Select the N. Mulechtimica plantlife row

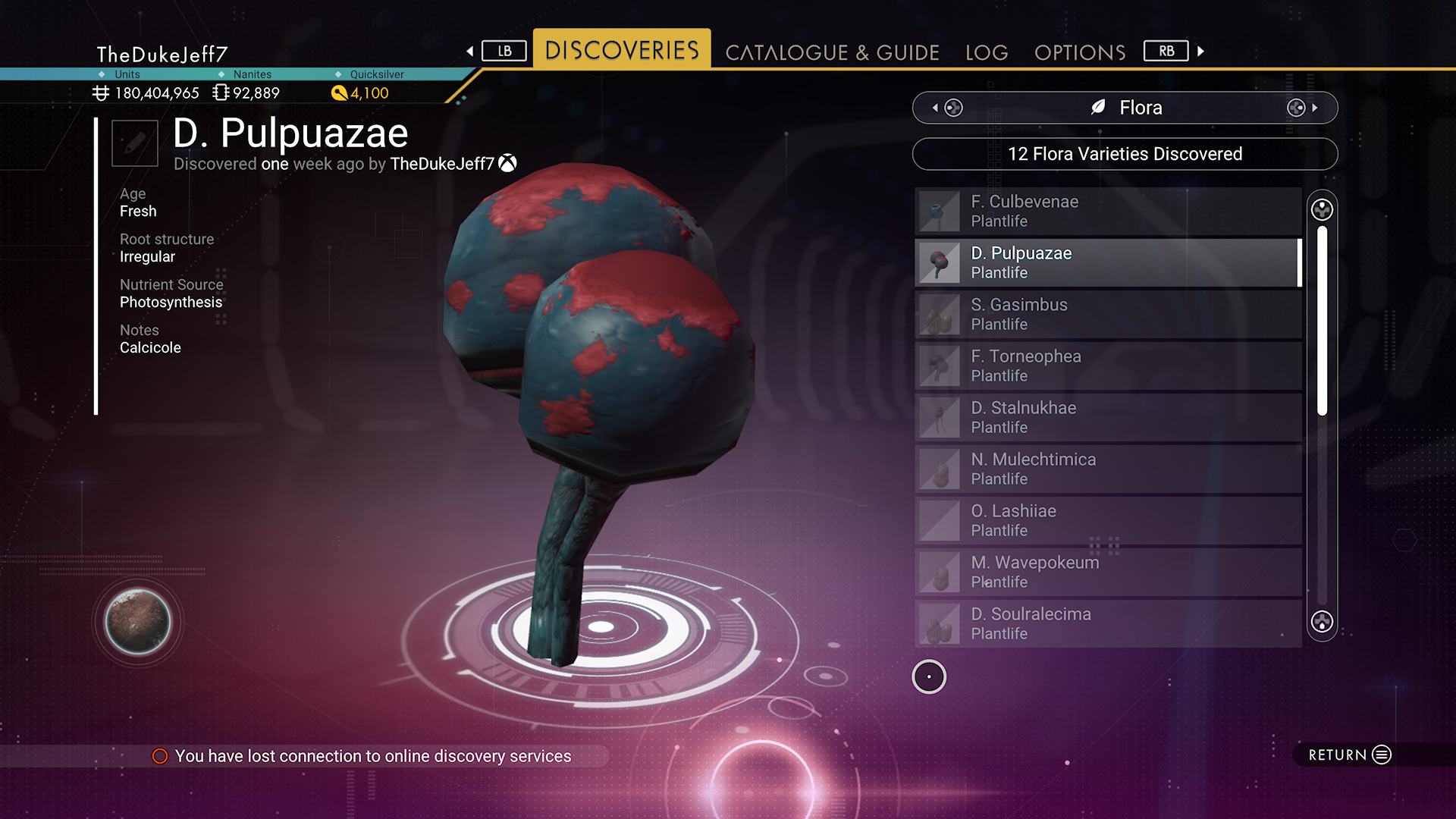[x=1107, y=469]
